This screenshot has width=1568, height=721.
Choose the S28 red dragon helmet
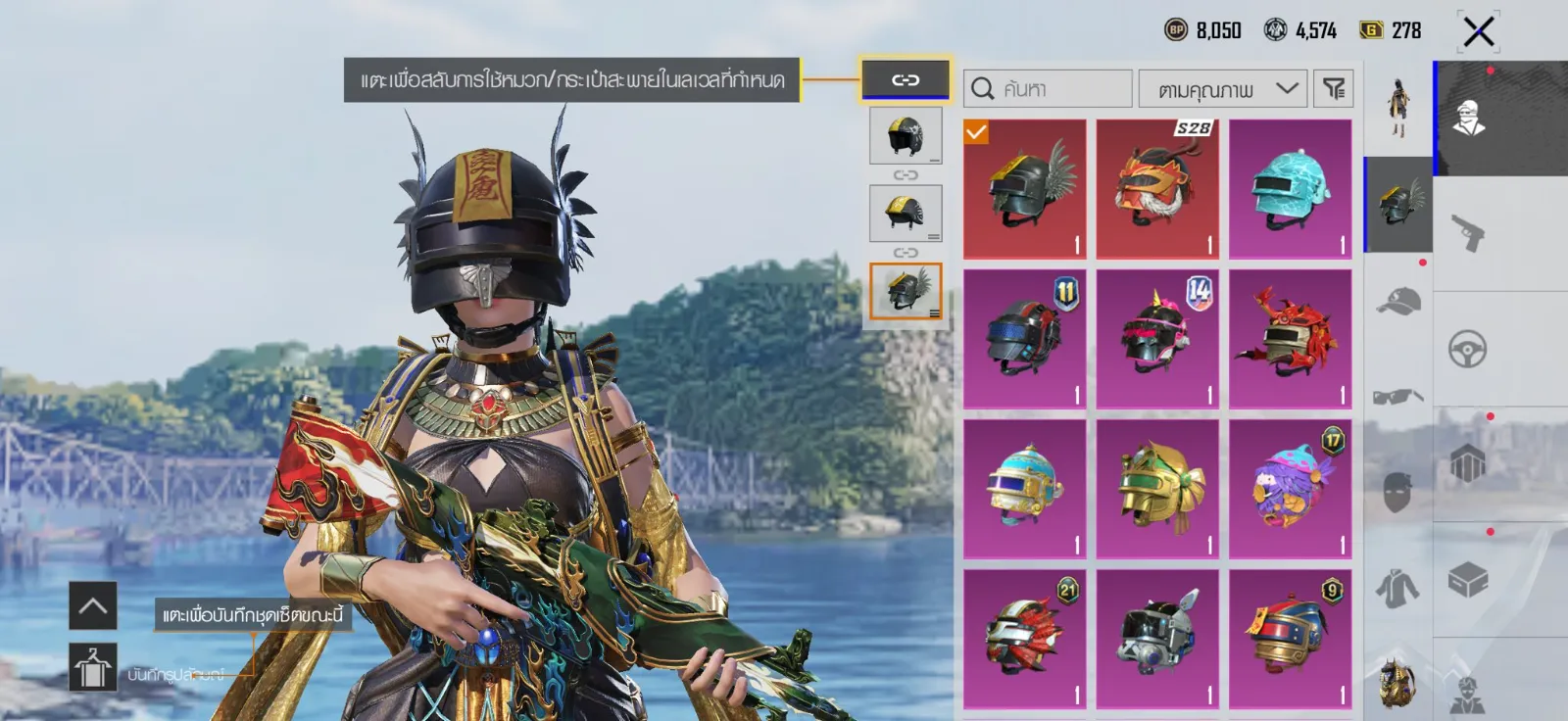(x=1157, y=189)
